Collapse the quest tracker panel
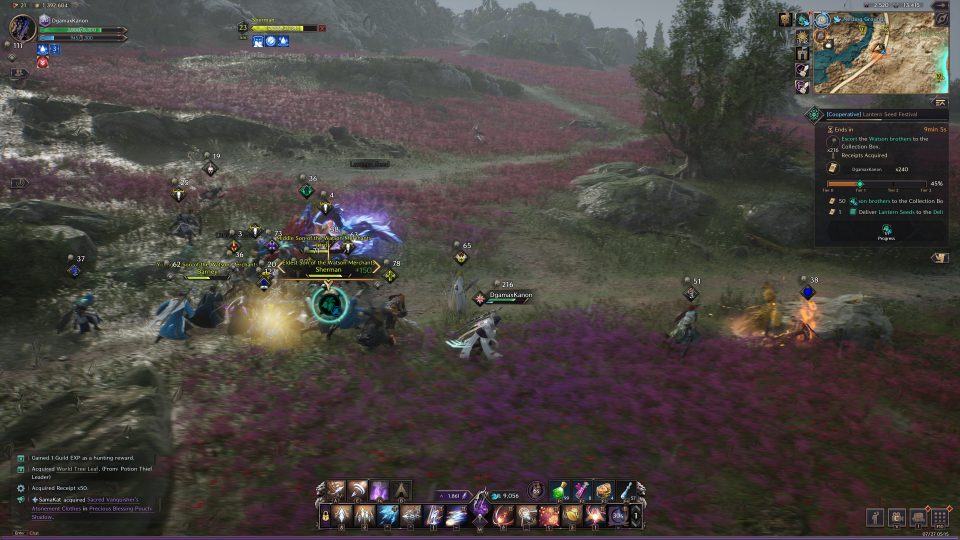Screen dimensions: 960x540 pyautogui.click(x=939, y=101)
